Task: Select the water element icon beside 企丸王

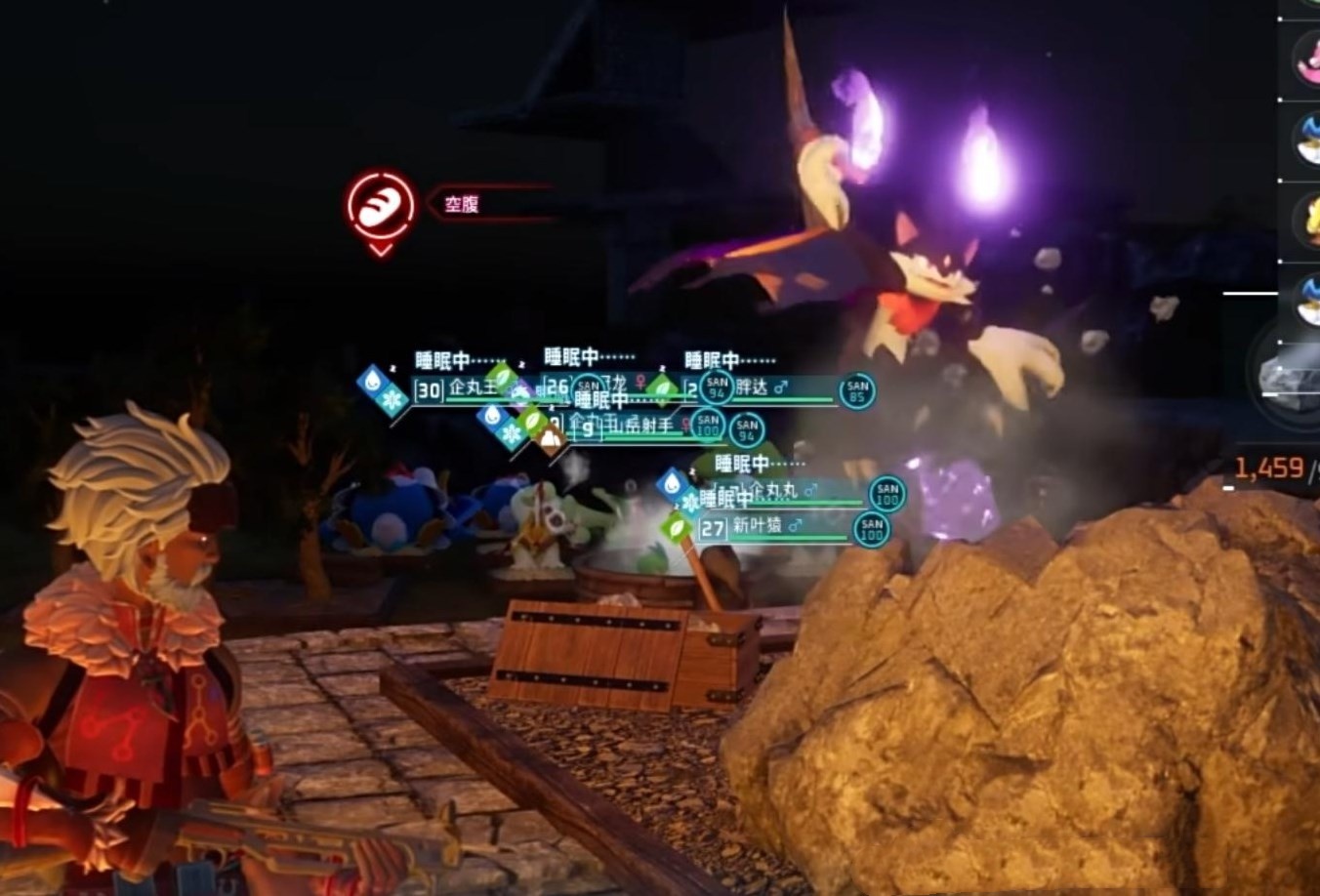Action: [370, 383]
